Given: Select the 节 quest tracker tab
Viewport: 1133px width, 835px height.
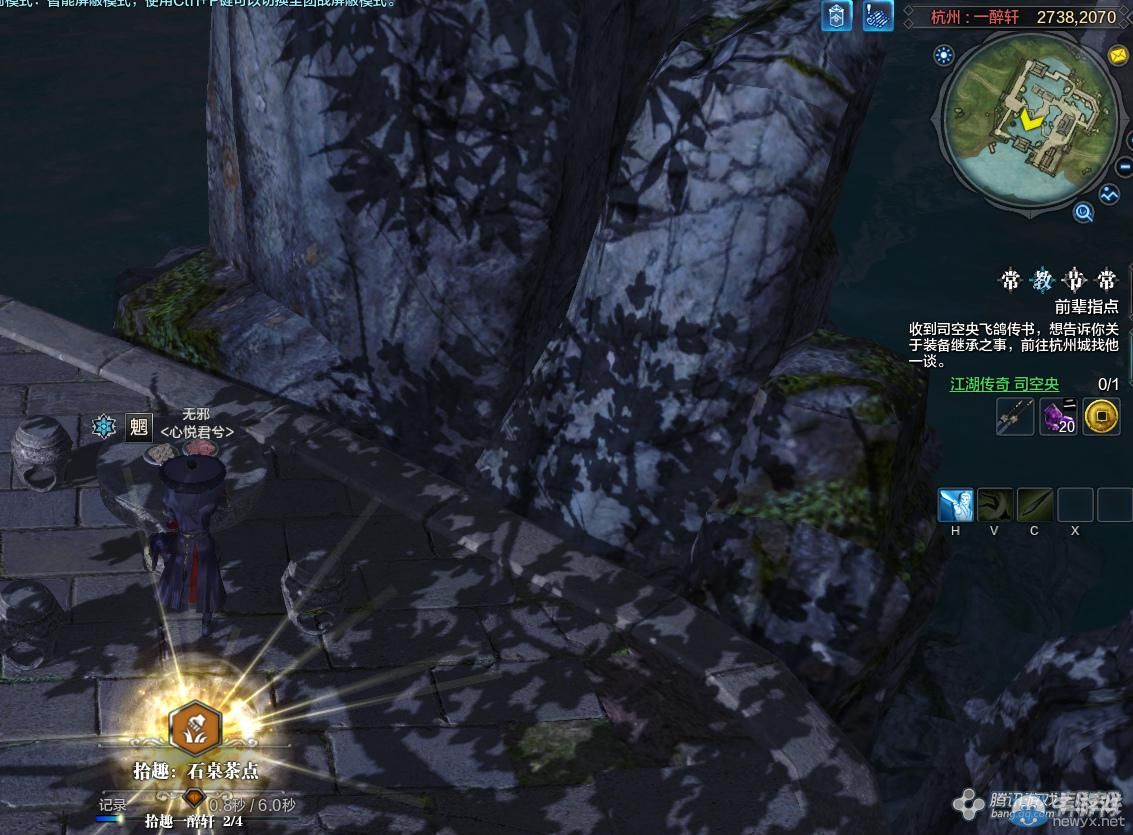Looking at the screenshot, I should (x=1074, y=280).
